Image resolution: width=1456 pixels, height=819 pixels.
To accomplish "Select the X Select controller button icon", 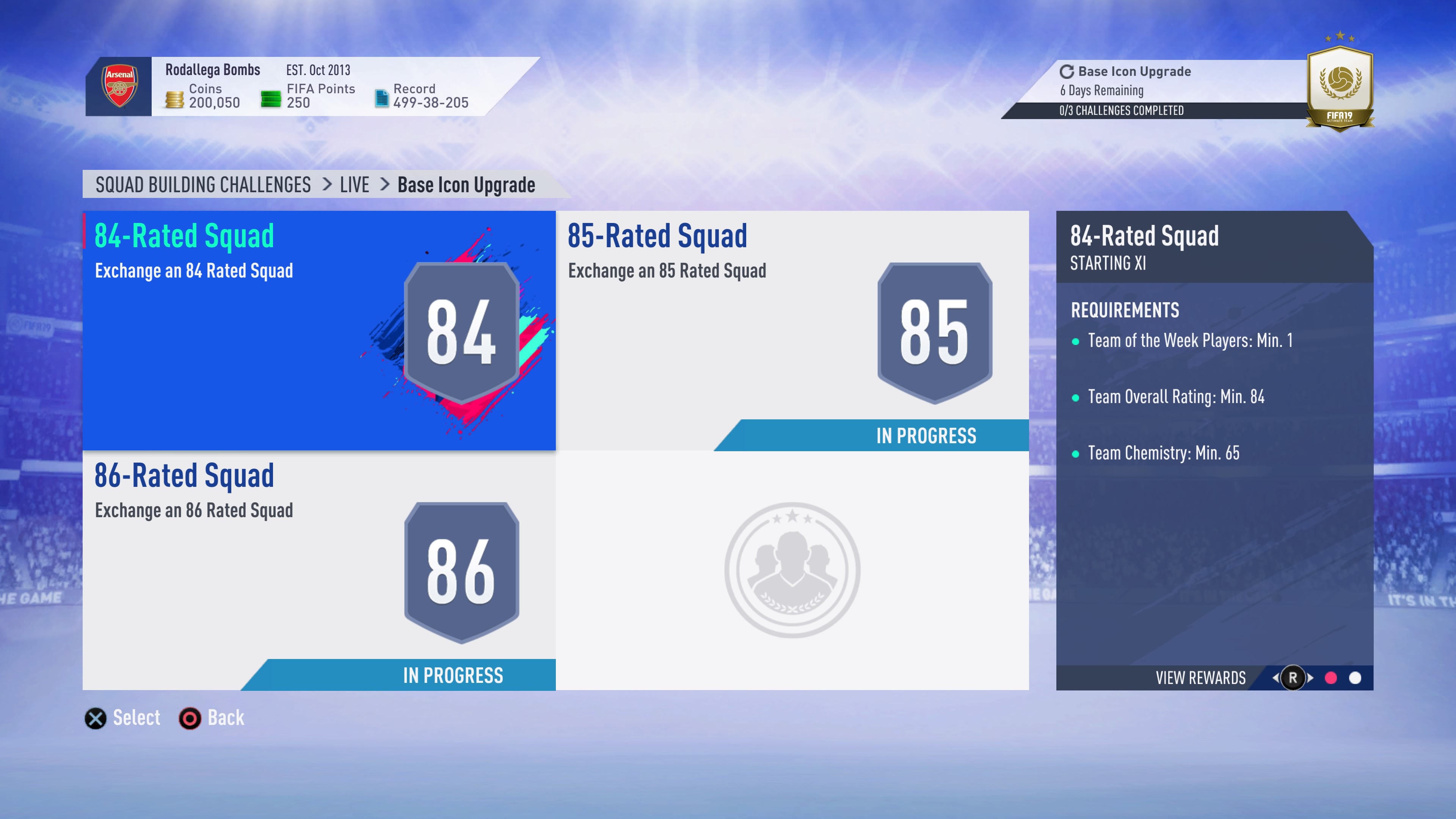I will pyautogui.click(x=95, y=718).
